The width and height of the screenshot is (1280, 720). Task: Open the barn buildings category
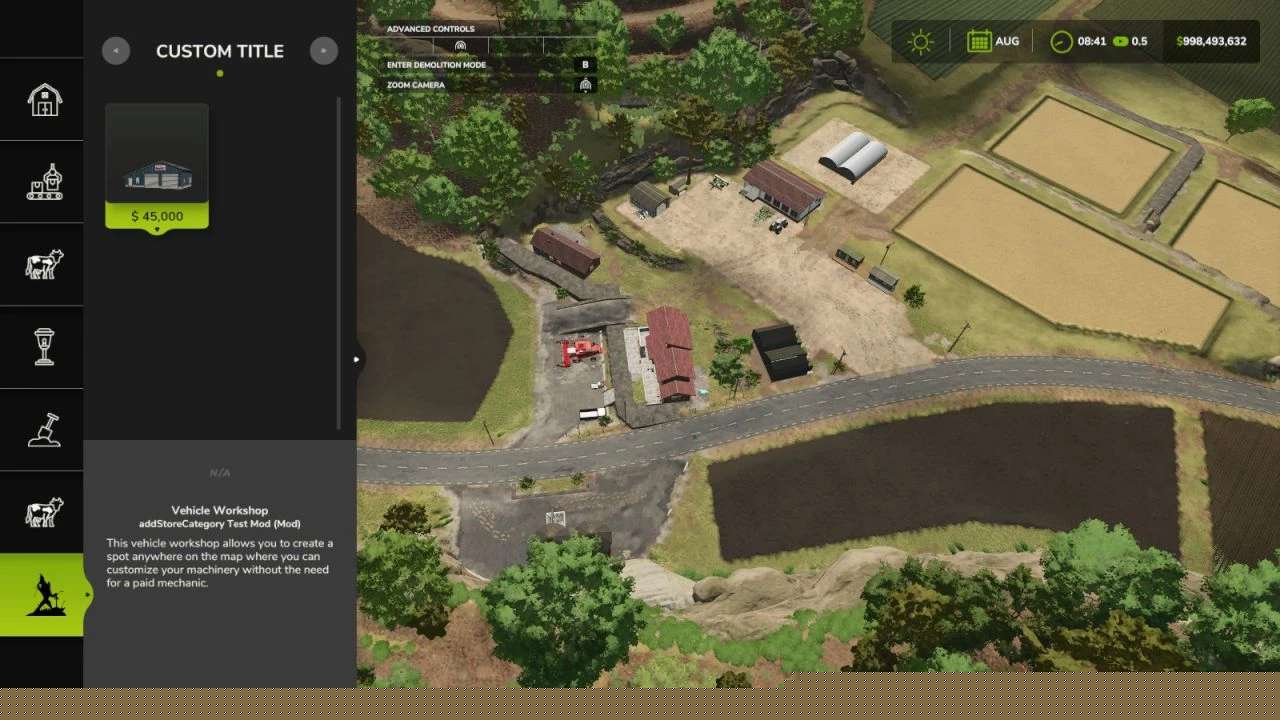[x=44, y=99]
